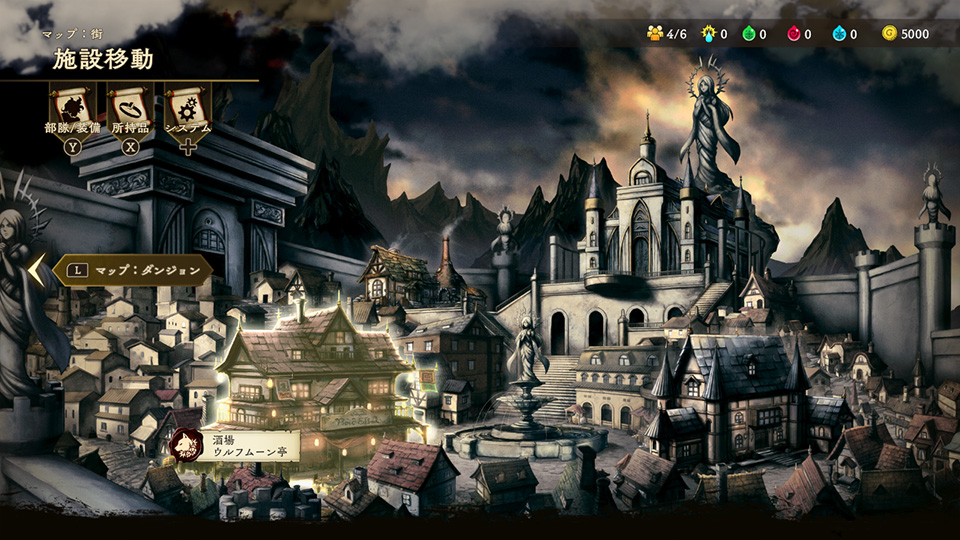Image resolution: width=960 pixels, height=540 pixels.
Task: Open the 所持品 inventory menu
Action: 130,108
